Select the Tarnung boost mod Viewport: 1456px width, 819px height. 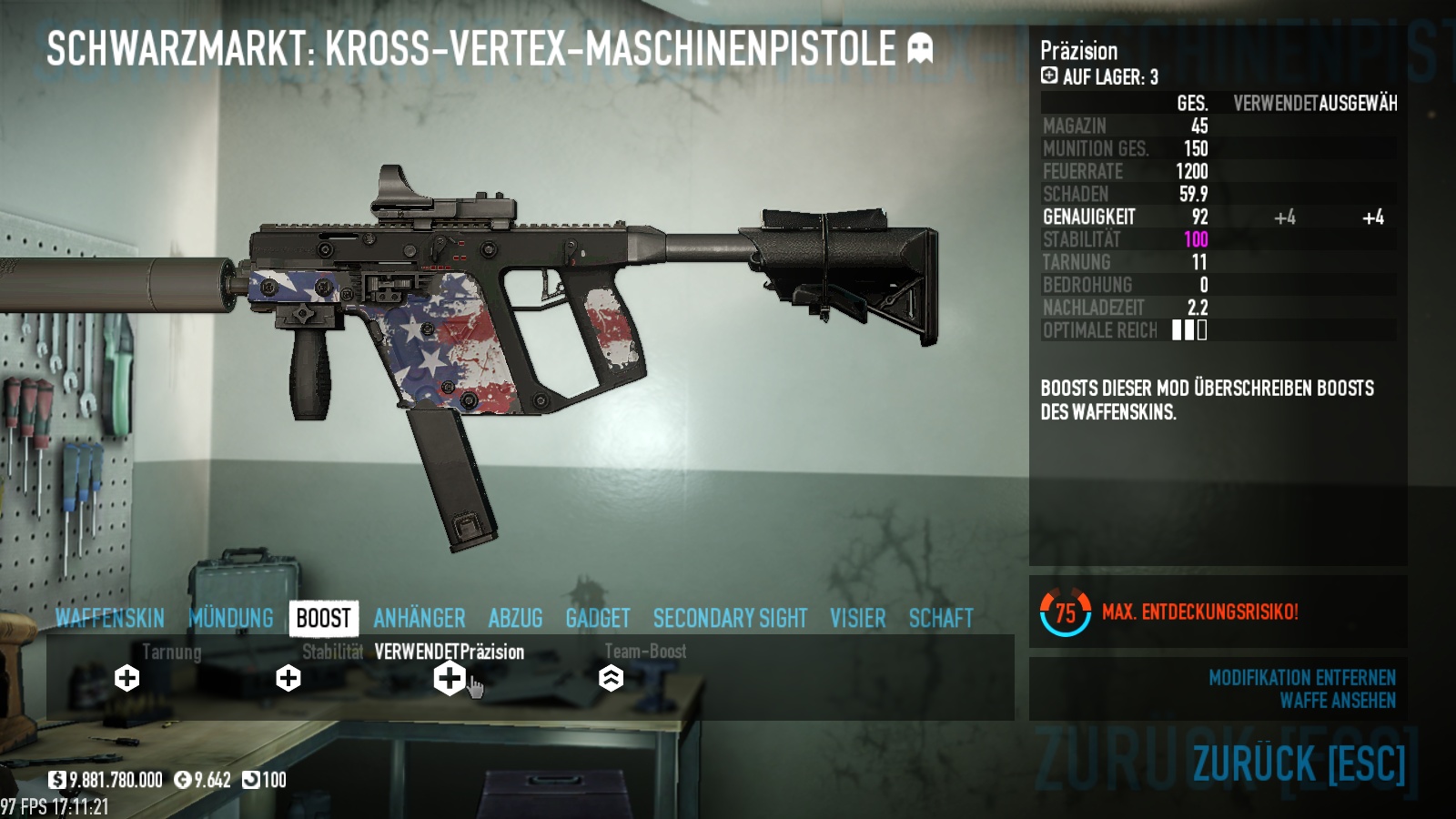click(x=127, y=678)
